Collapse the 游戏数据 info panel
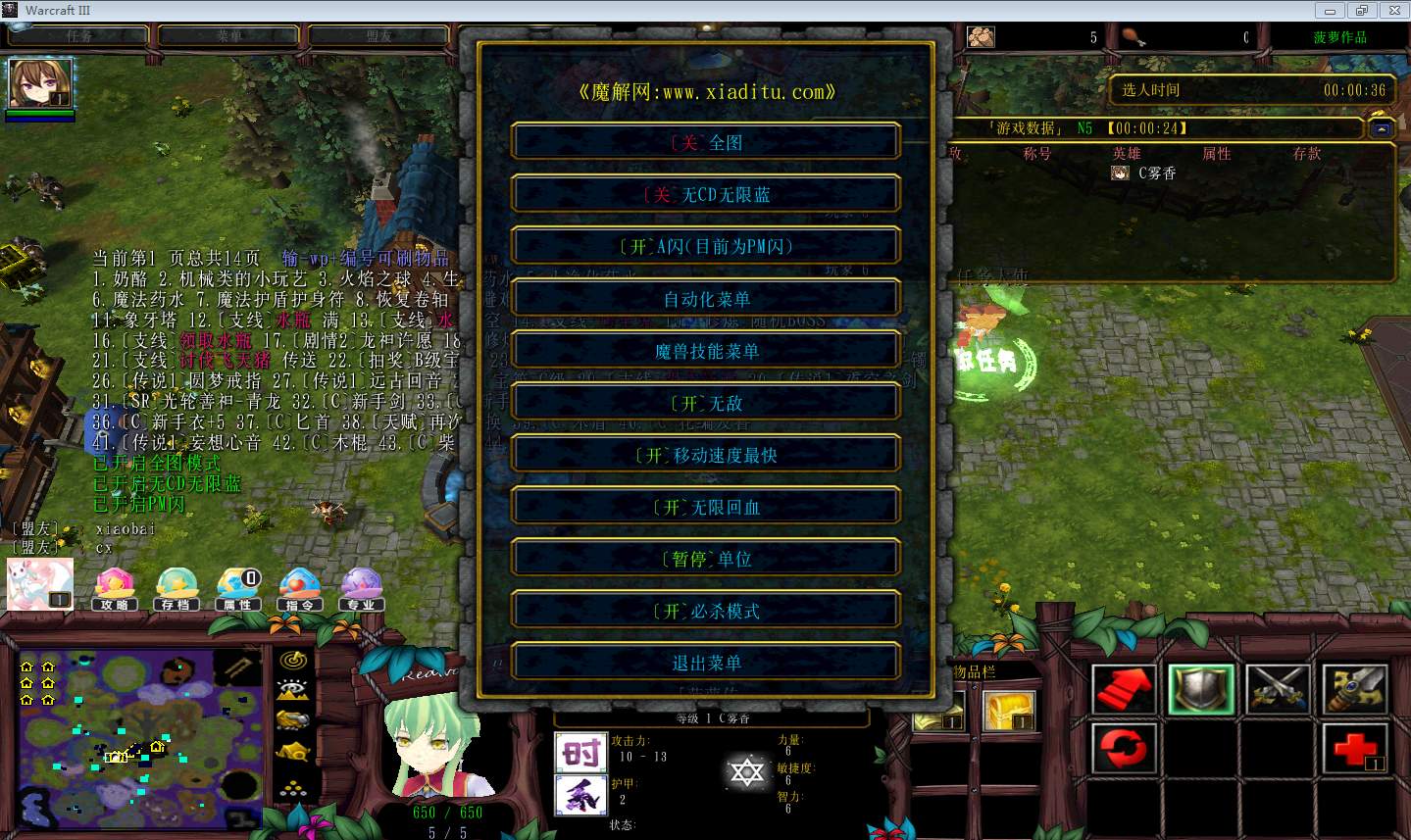Image resolution: width=1411 pixels, height=840 pixels. click(1380, 127)
